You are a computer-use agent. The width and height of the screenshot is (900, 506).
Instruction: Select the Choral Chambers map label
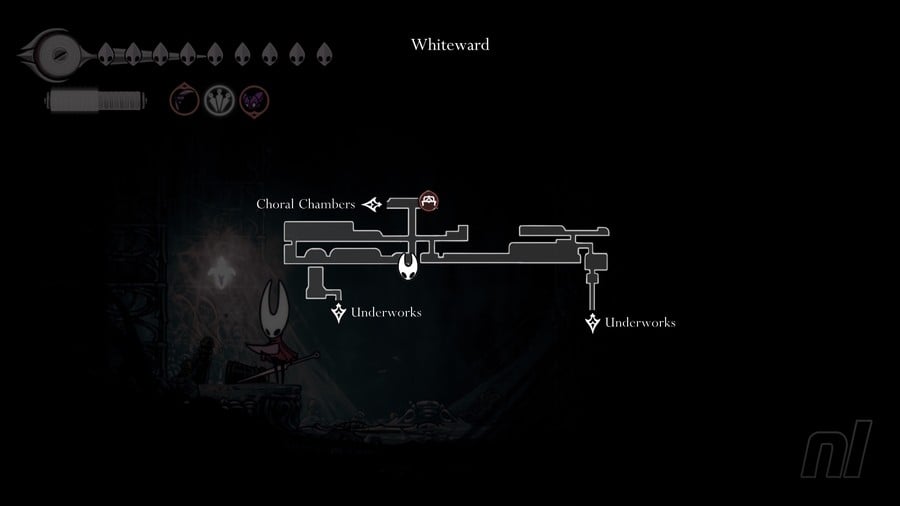point(305,204)
